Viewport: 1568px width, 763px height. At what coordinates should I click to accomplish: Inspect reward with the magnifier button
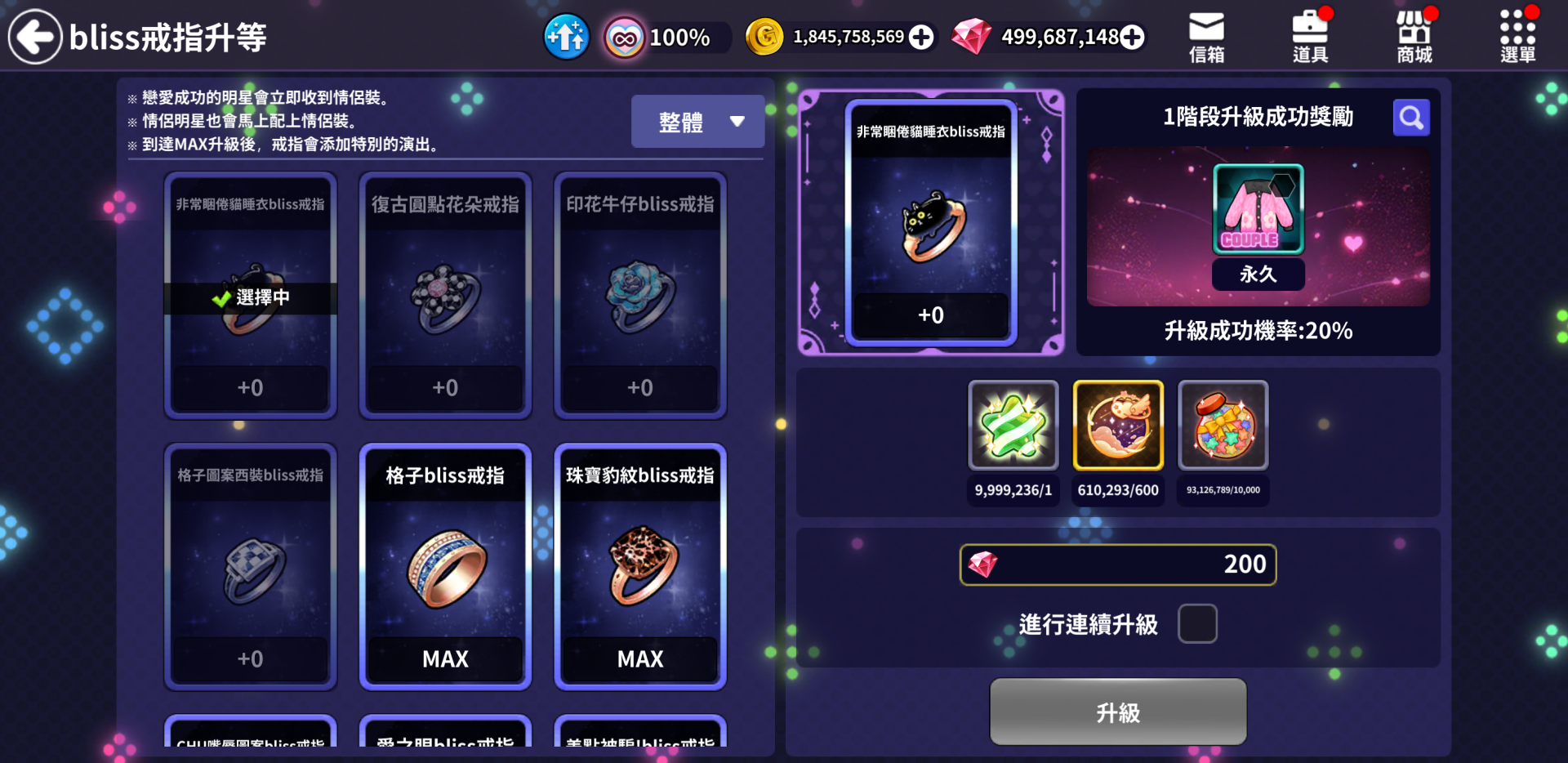click(1410, 118)
